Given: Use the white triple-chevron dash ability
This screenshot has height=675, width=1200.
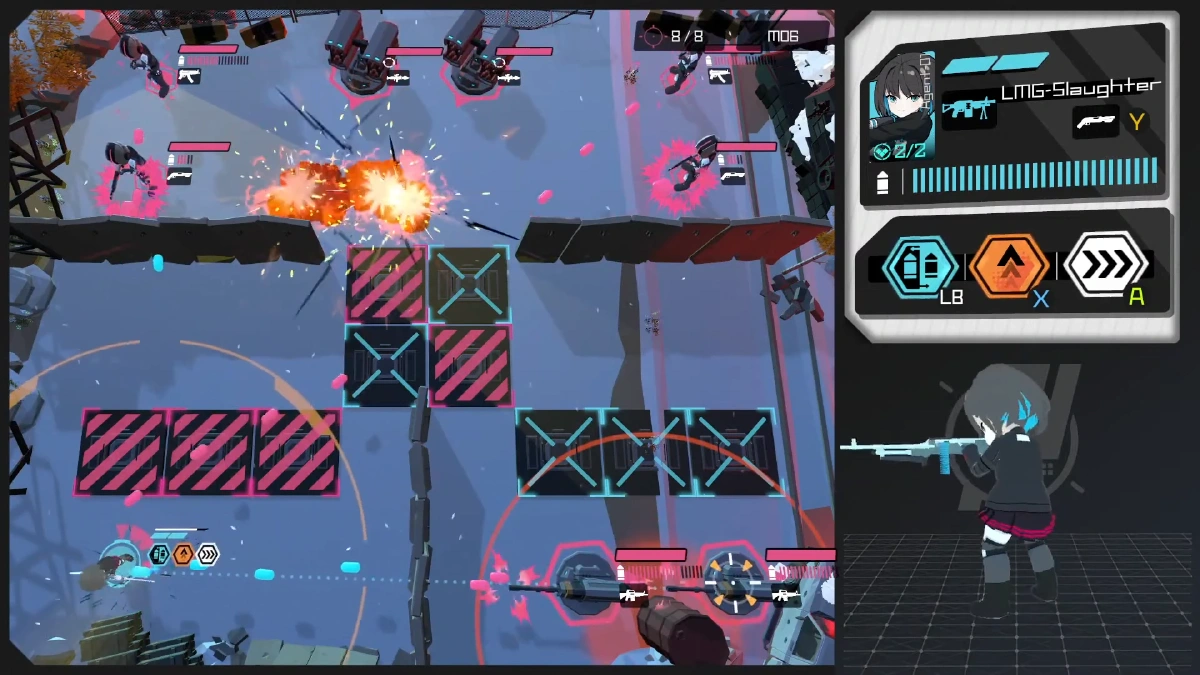Looking at the screenshot, I should pos(1104,264).
